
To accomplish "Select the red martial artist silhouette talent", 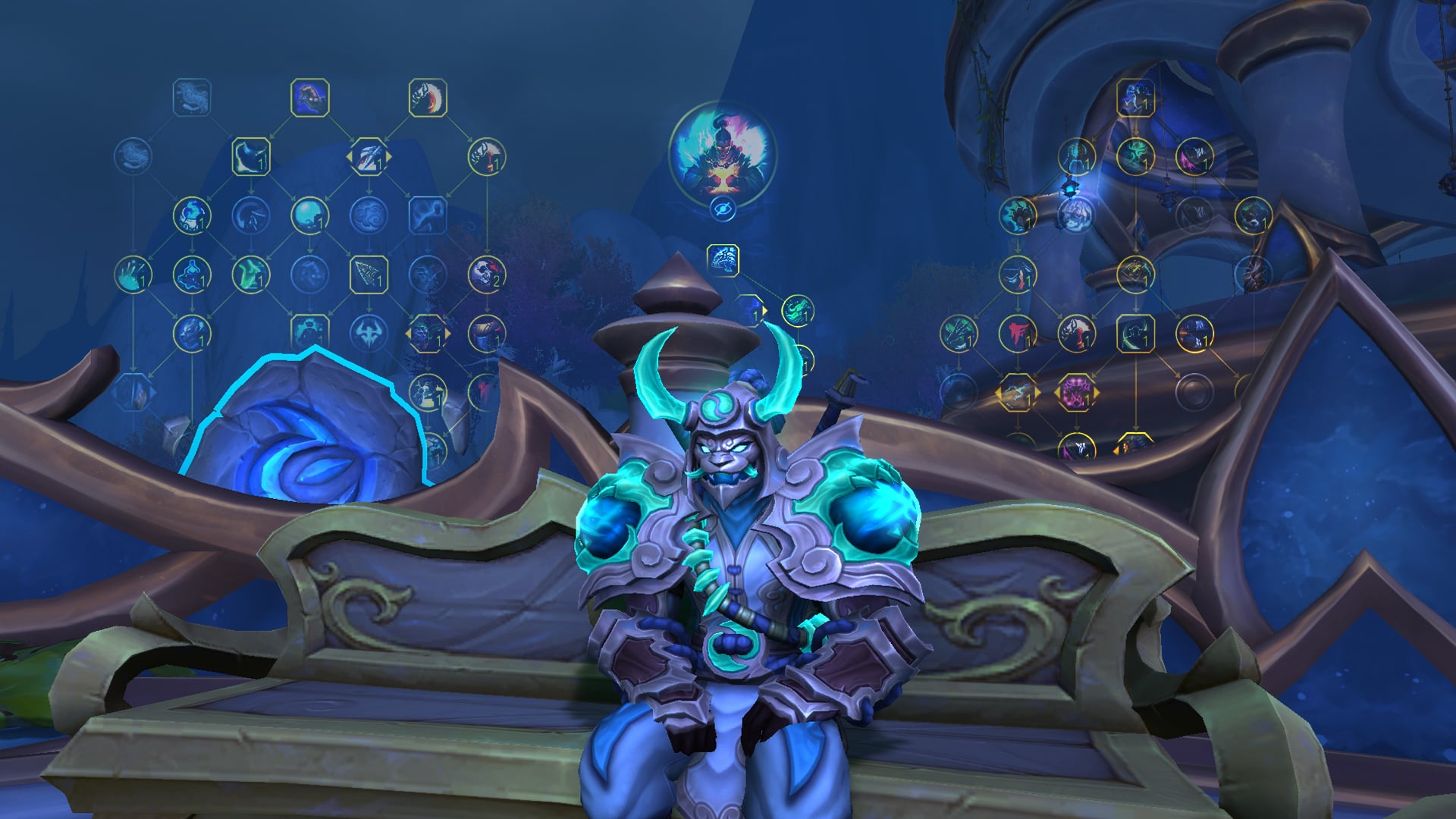I will [1017, 333].
